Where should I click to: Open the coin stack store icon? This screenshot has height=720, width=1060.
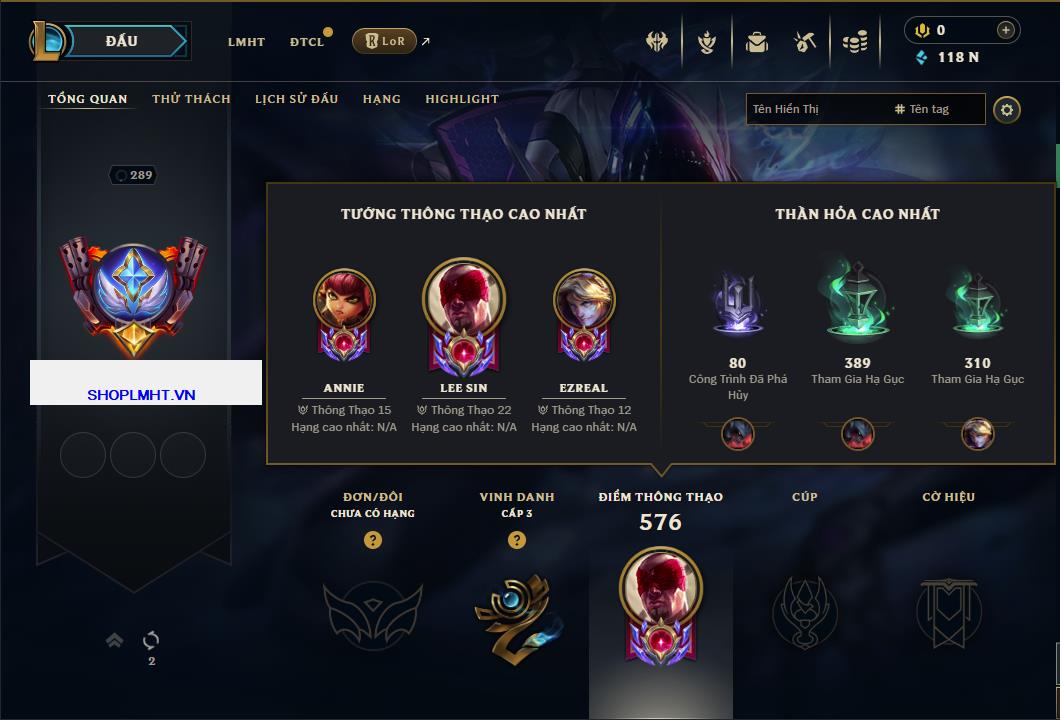coord(854,42)
